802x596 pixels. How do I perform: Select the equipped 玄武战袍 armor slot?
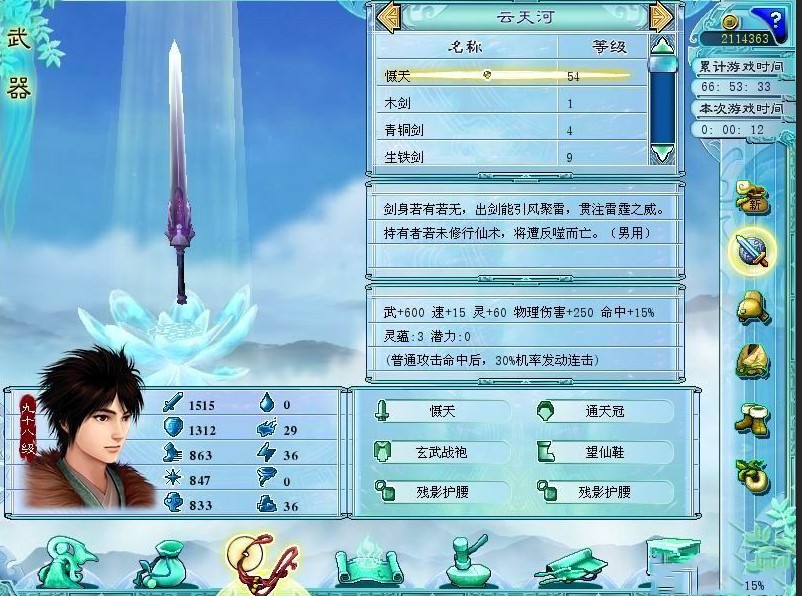tap(440, 452)
